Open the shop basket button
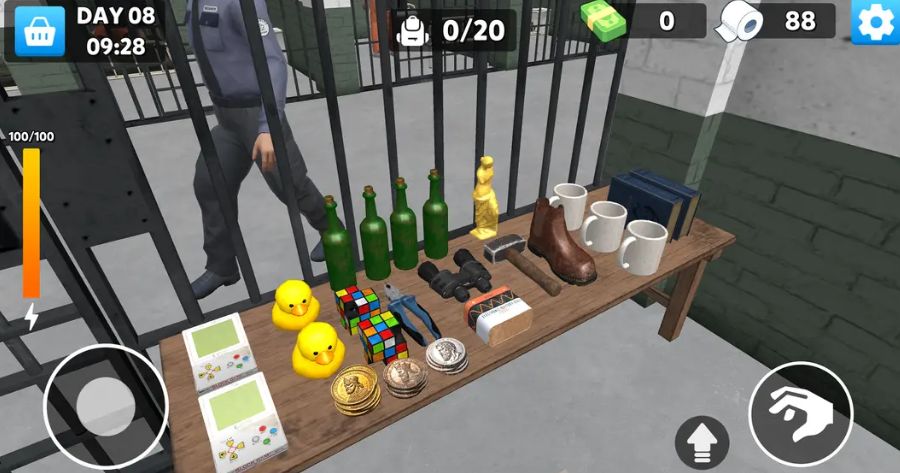 tap(39, 30)
